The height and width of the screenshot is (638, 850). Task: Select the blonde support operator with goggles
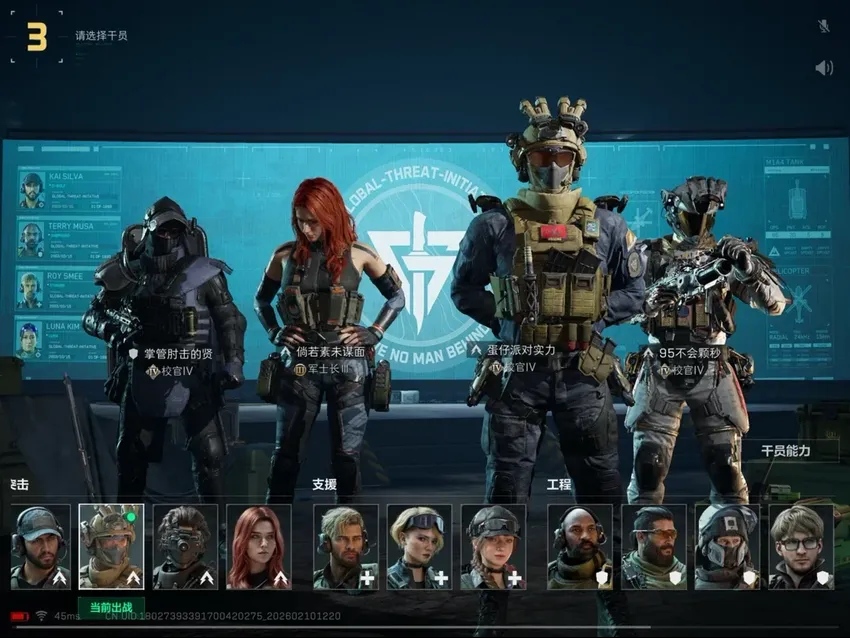pos(419,546)
